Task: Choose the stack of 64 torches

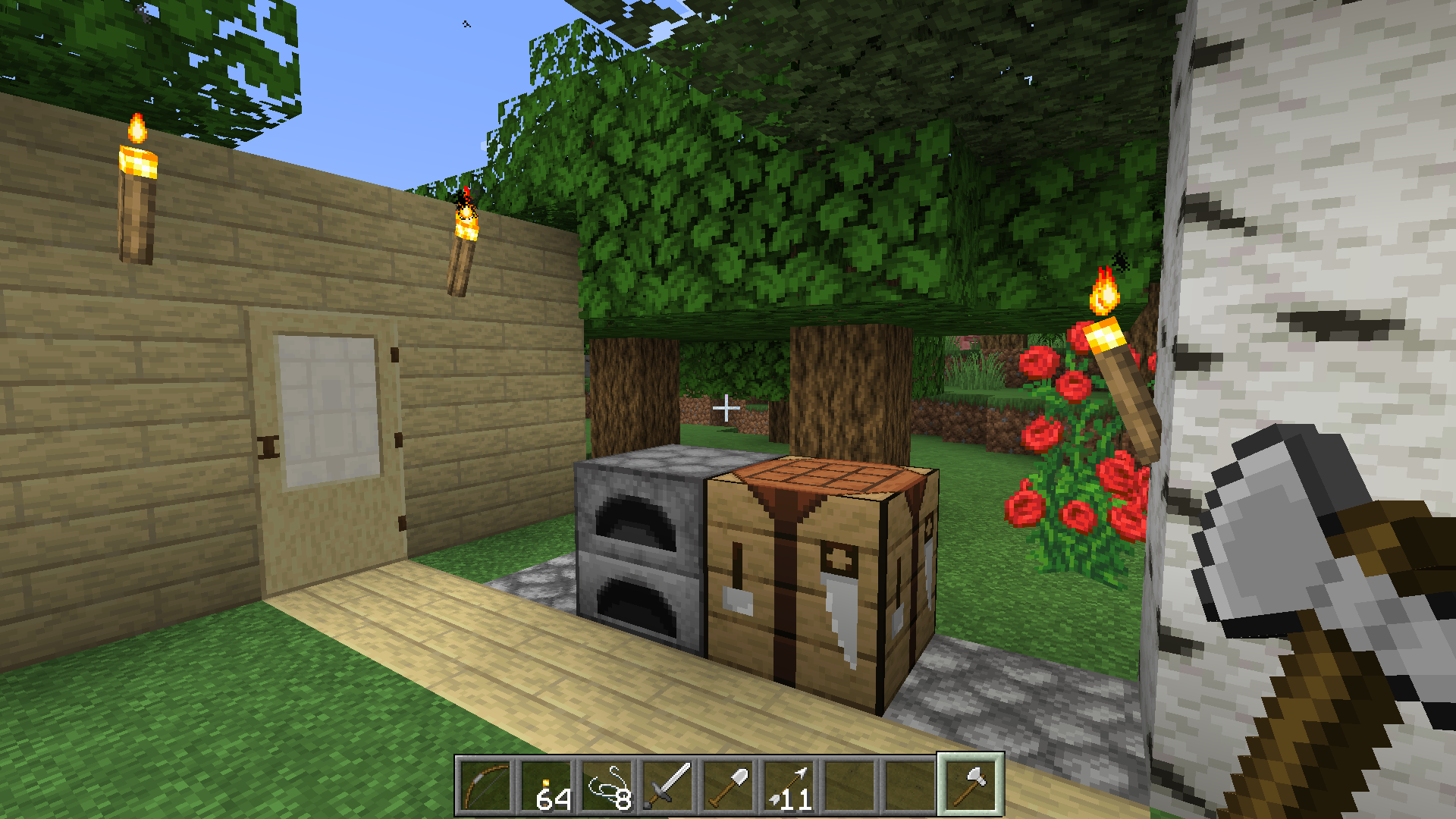Action: (547, 786)
